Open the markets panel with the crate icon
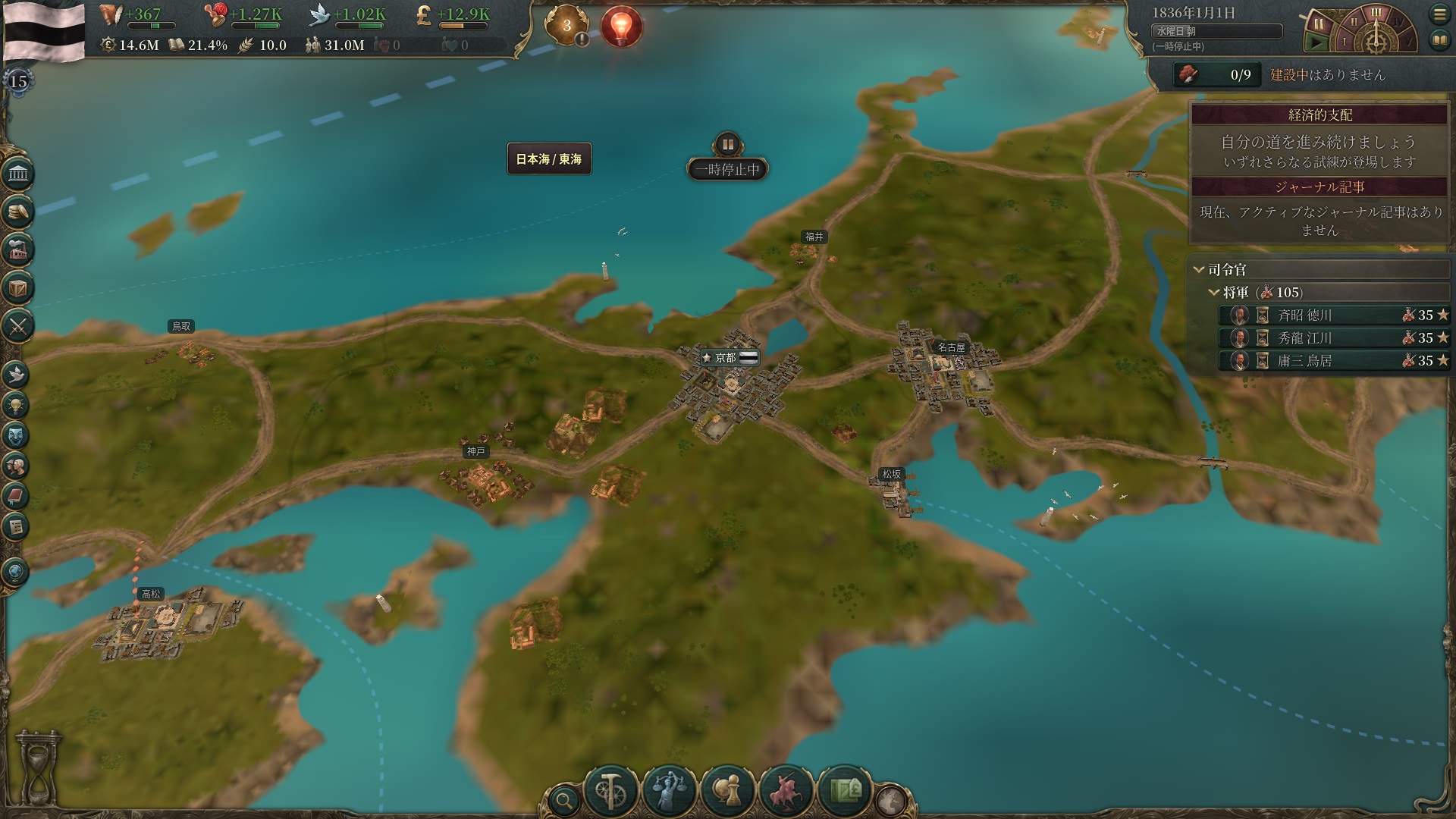 pyautogui.click(x=17, y=289)
